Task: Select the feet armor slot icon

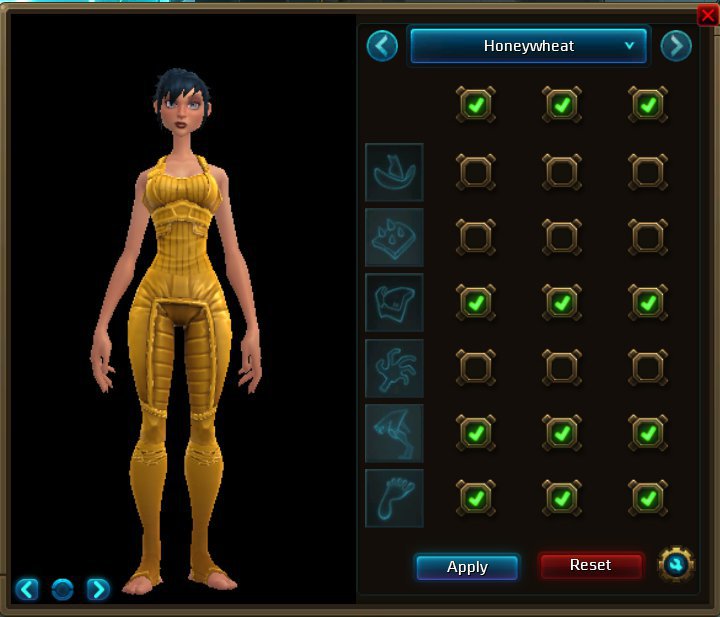Action: pos(394,498)
